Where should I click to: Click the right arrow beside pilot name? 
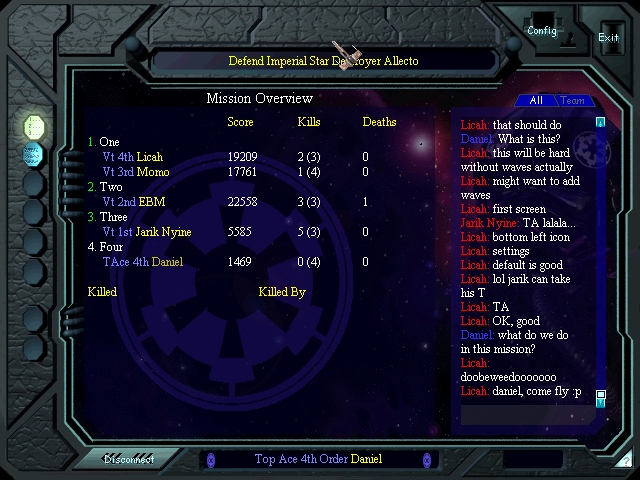(x=427, y=460)
